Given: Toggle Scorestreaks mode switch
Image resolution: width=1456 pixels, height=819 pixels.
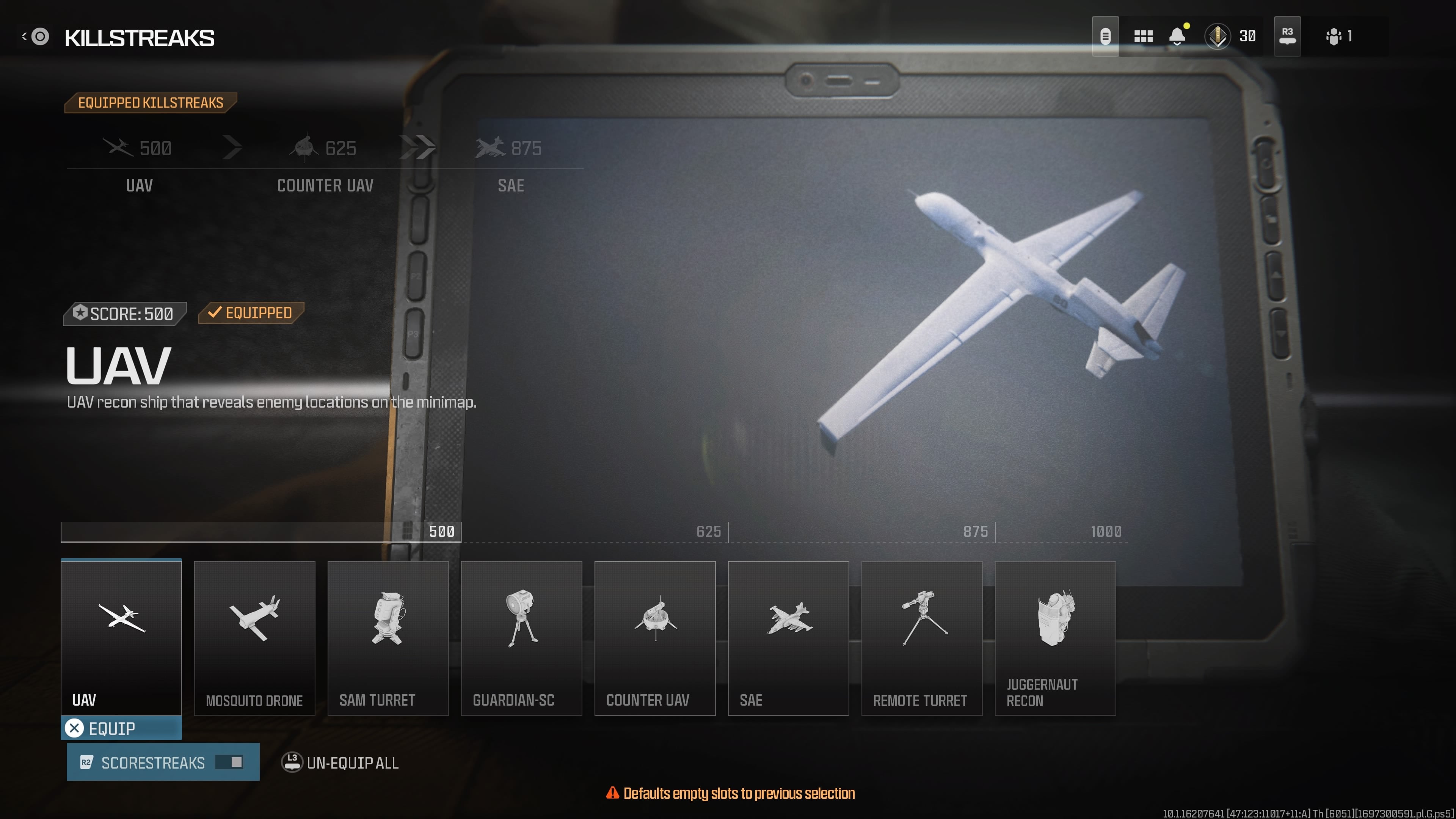Looking at the screenshot, I should [228, 762].
